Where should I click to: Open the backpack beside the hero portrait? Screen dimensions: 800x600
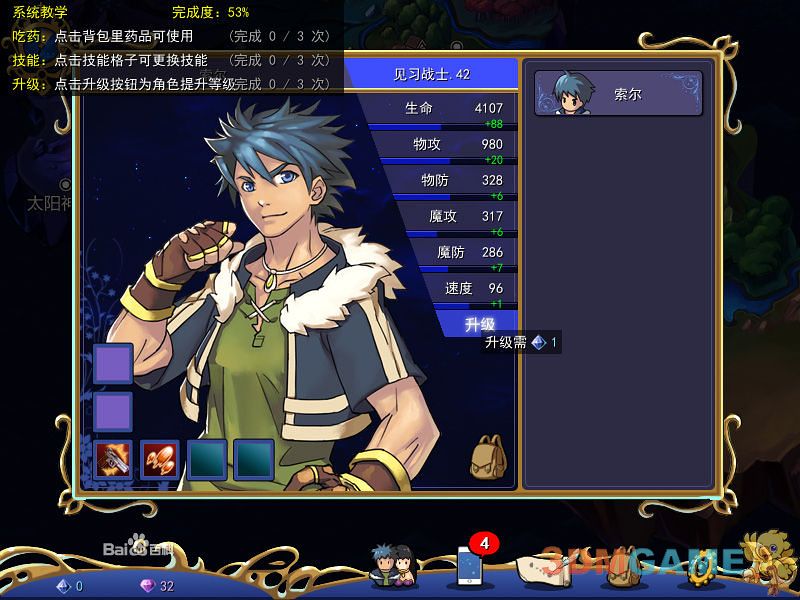(x=489, y=455)
